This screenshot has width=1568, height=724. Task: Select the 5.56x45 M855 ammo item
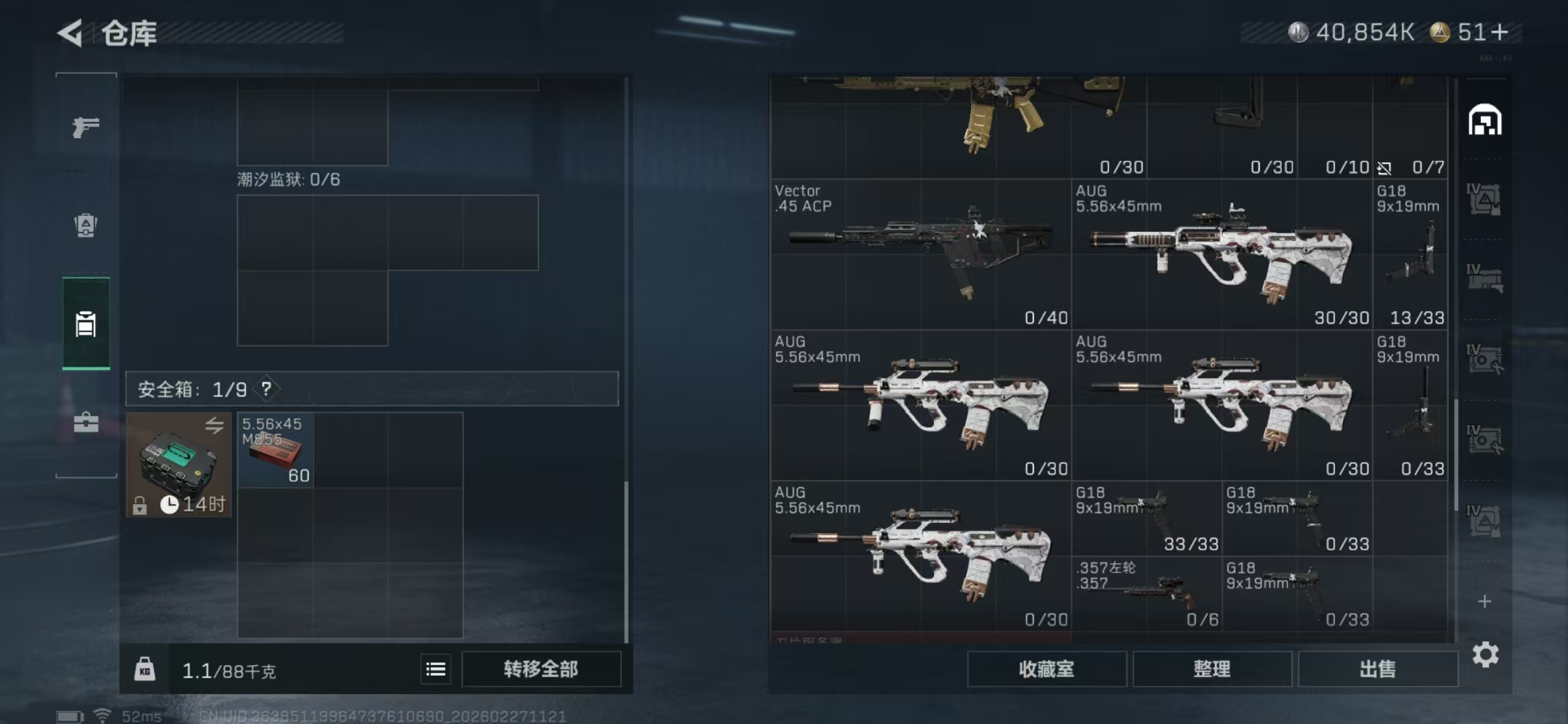pyautogui.click(x=275, y=449)
